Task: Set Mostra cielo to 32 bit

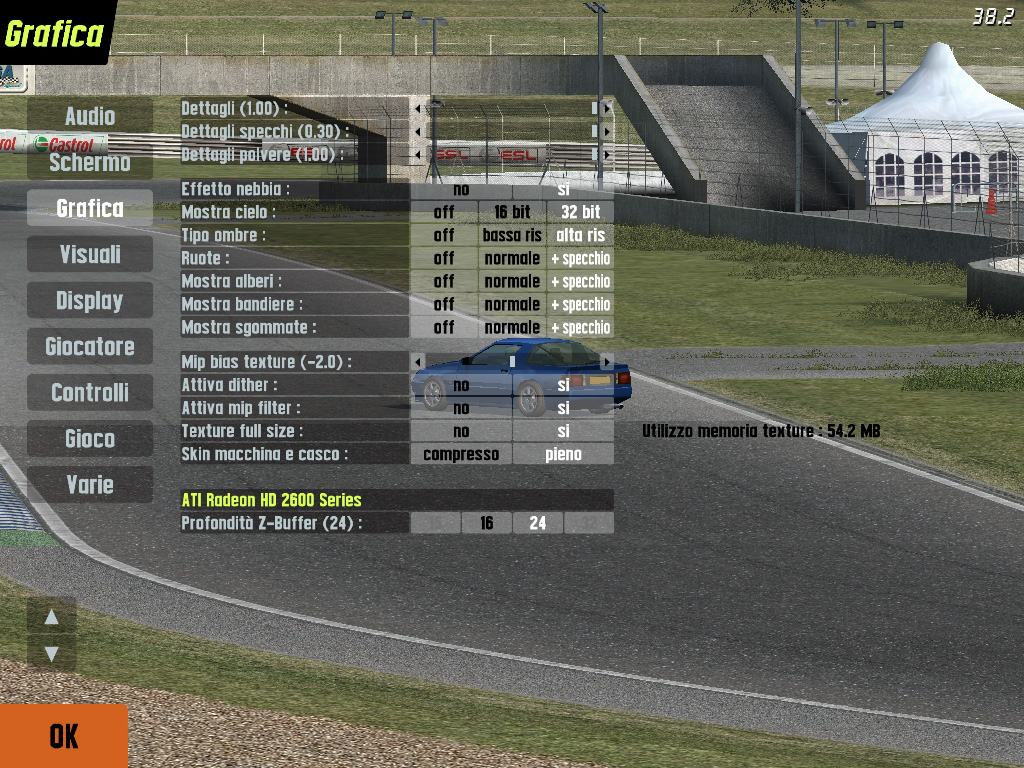Action: click(x=580, y=212)
